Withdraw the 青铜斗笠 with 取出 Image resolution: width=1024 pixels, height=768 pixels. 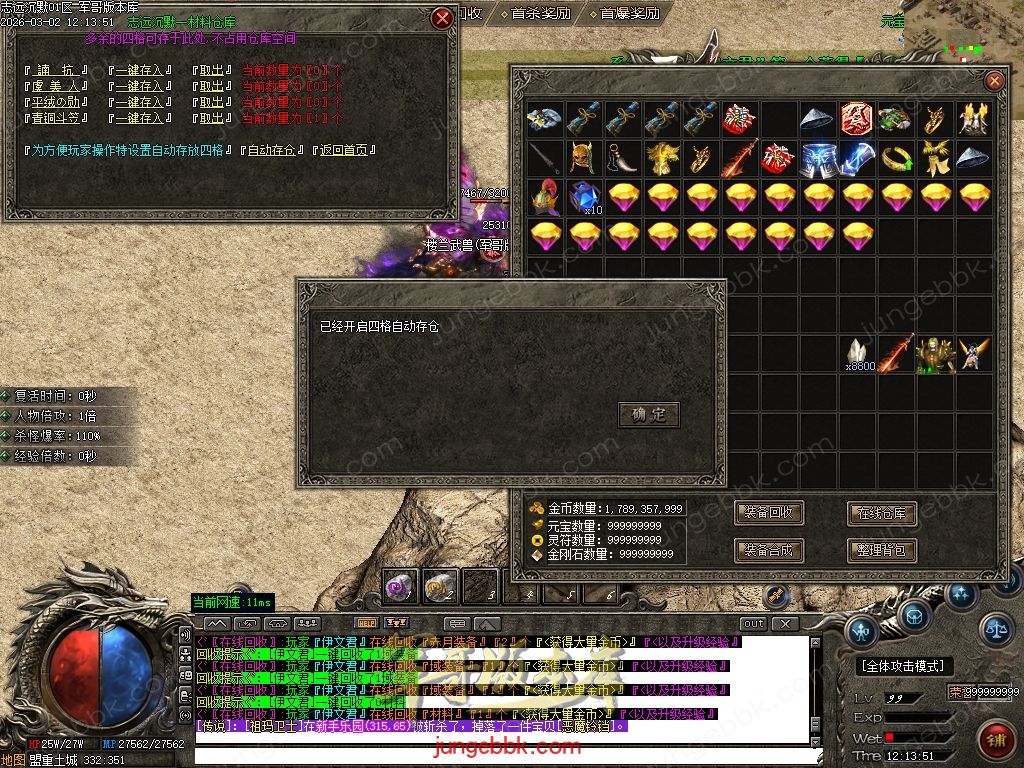click(210, 118)
